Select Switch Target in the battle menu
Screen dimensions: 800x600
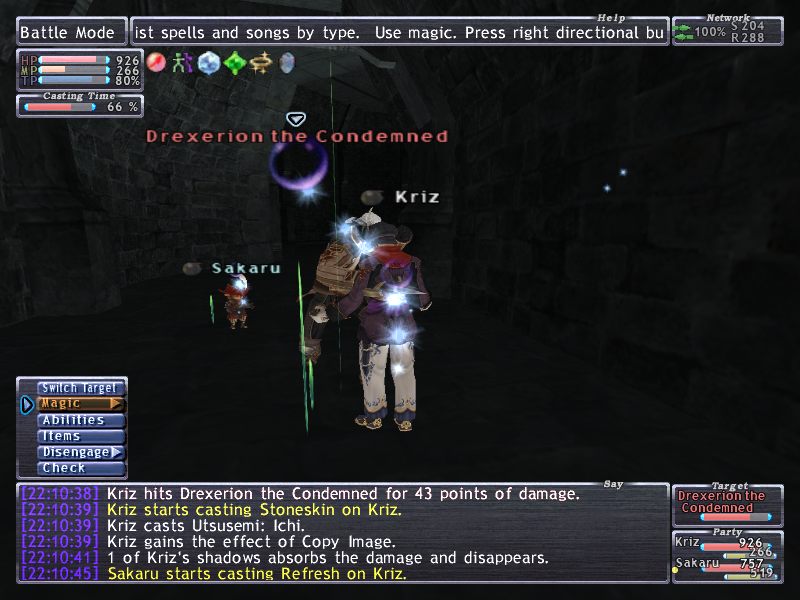(x=79, y=388)
